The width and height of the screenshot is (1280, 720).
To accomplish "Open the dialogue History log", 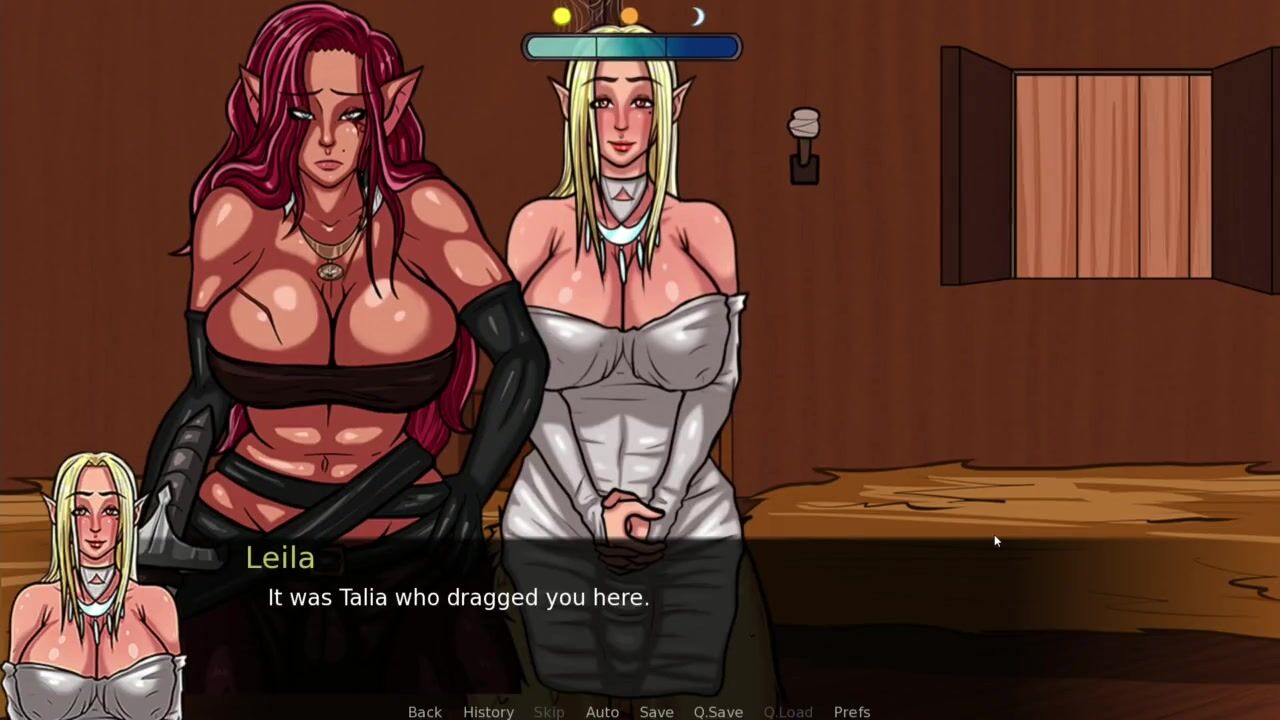I will (x=488, y=711).
